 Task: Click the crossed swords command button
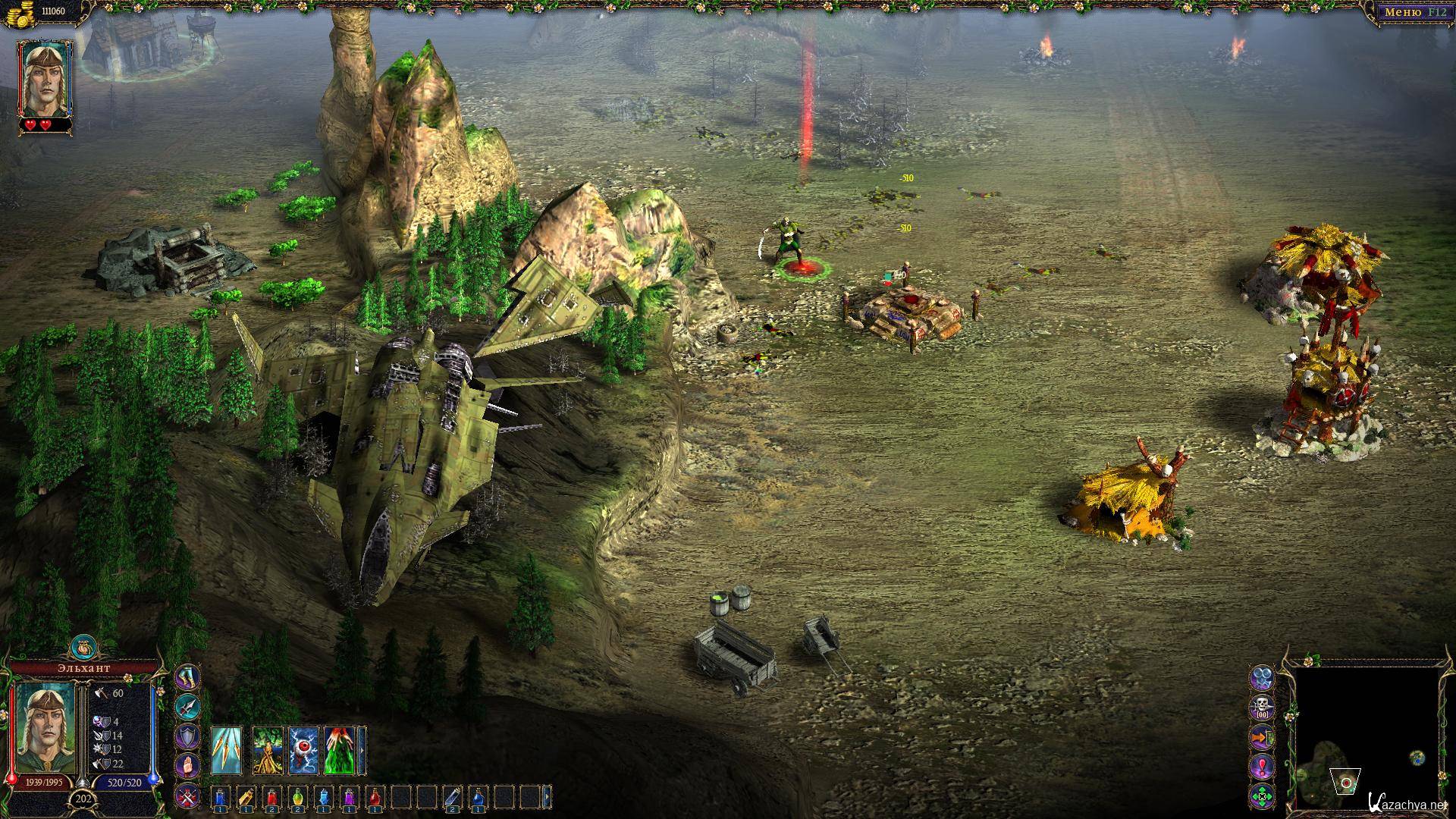(188, 796)
